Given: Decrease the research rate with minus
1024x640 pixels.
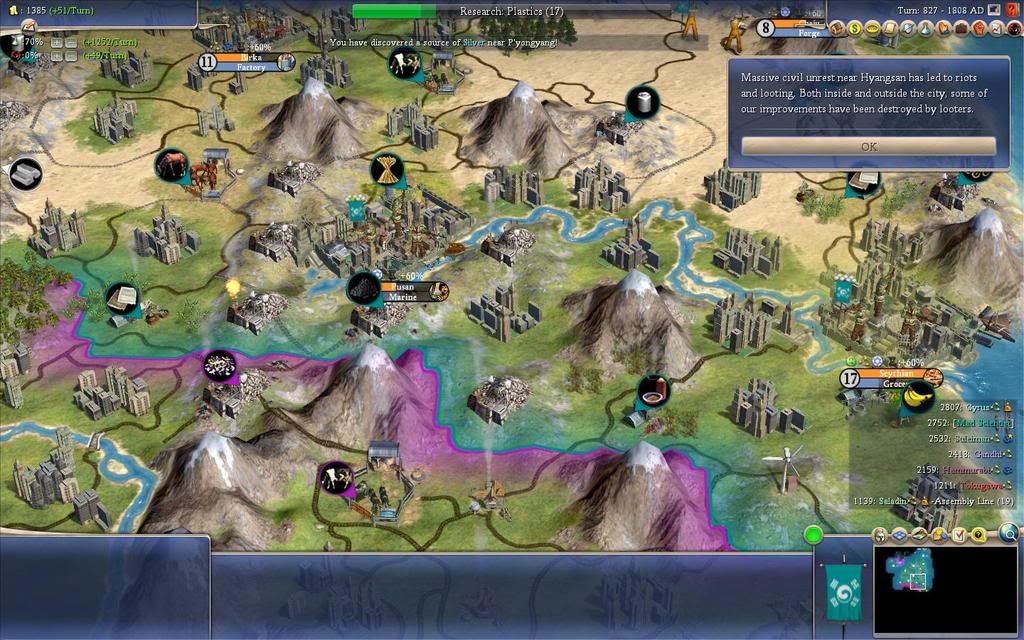Looking at the screenshot, I should tap(71, 42).
